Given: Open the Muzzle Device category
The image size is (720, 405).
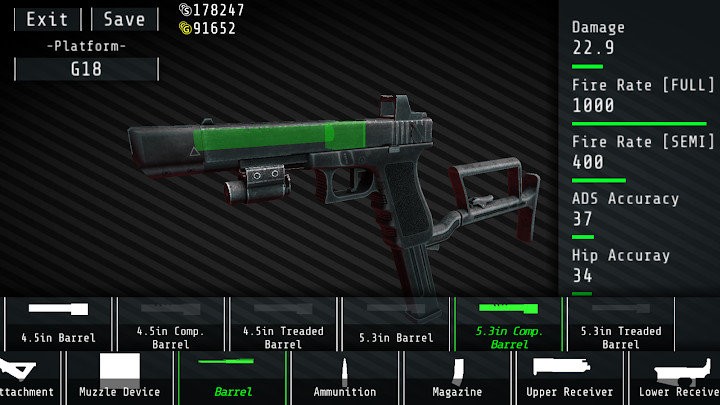Looking at the screenshot, I should tap(120, 378).
